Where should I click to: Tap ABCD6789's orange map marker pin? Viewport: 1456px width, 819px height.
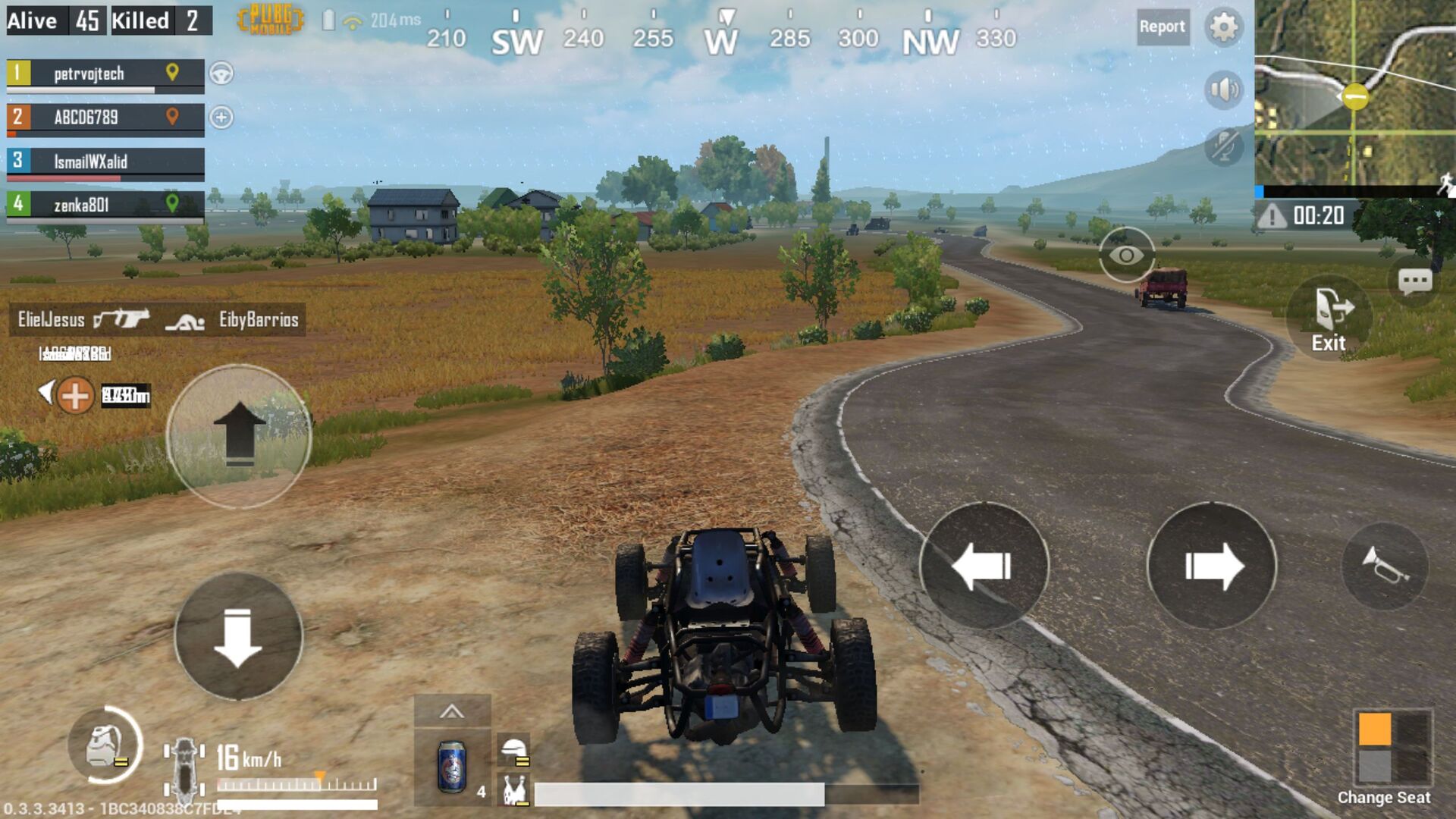173,118
